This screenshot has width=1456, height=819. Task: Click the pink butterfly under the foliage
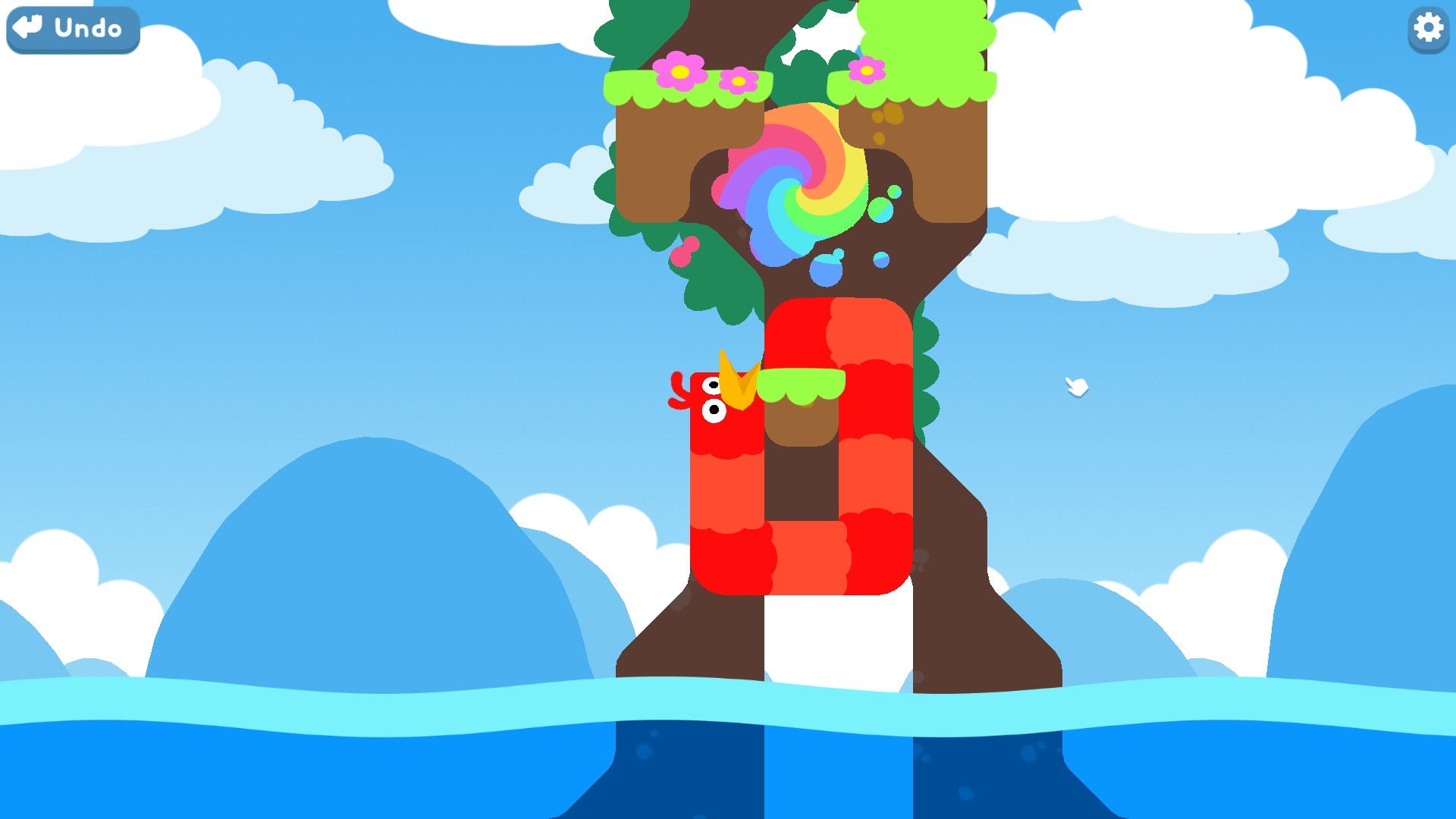click(684, 250)
